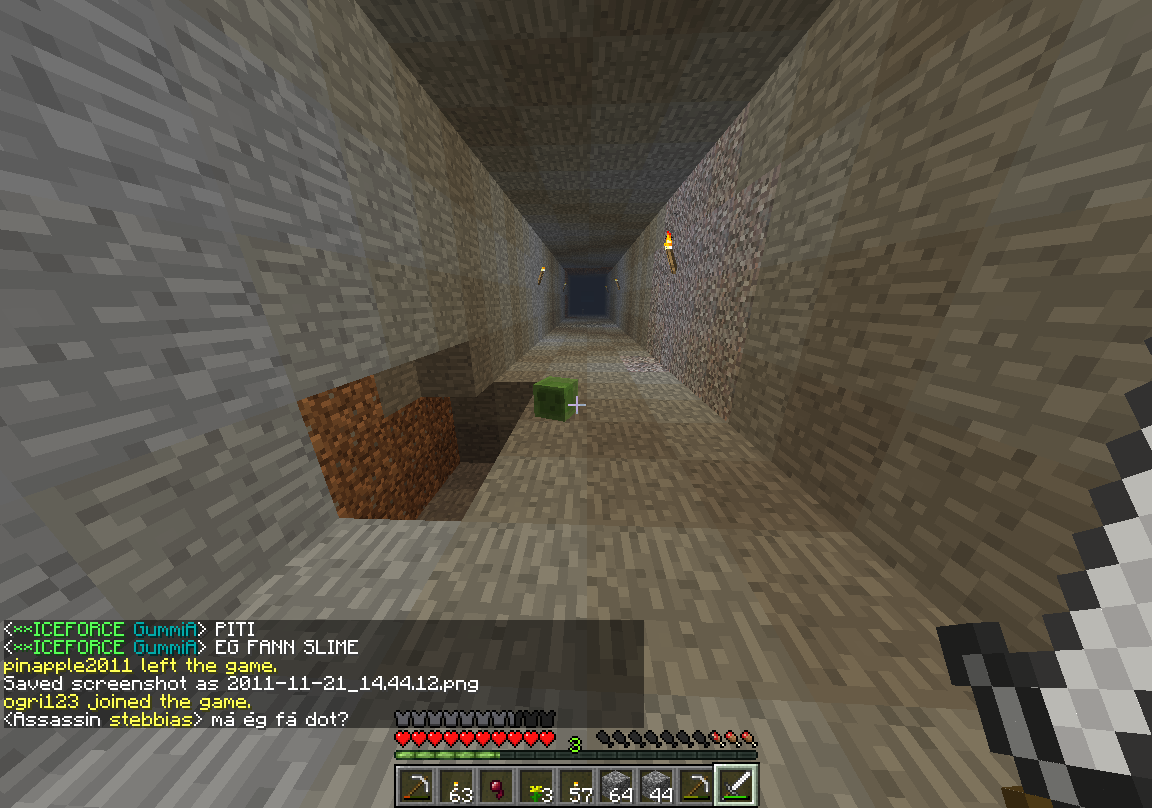Select the full stack of 64 cobblestone
This screenshot has width=1152, height=808.
(617, 786)
